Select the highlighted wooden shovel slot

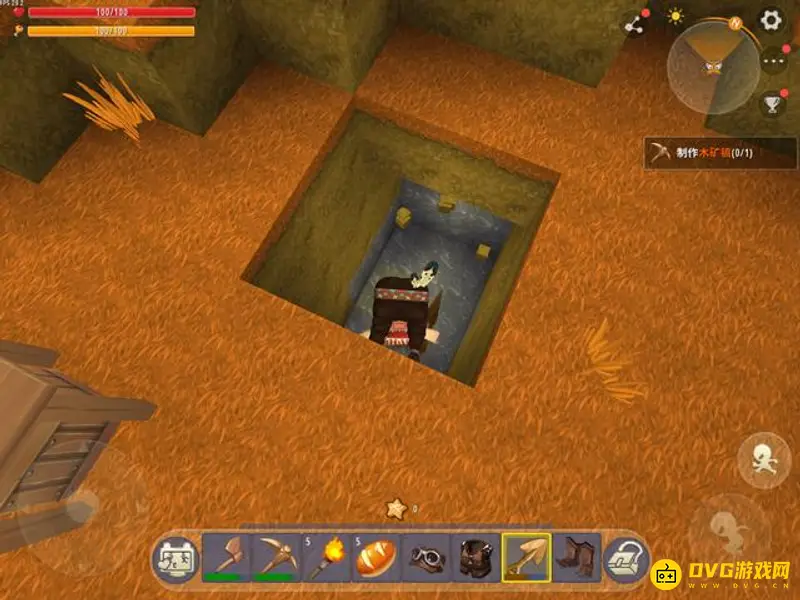[526, 557]
